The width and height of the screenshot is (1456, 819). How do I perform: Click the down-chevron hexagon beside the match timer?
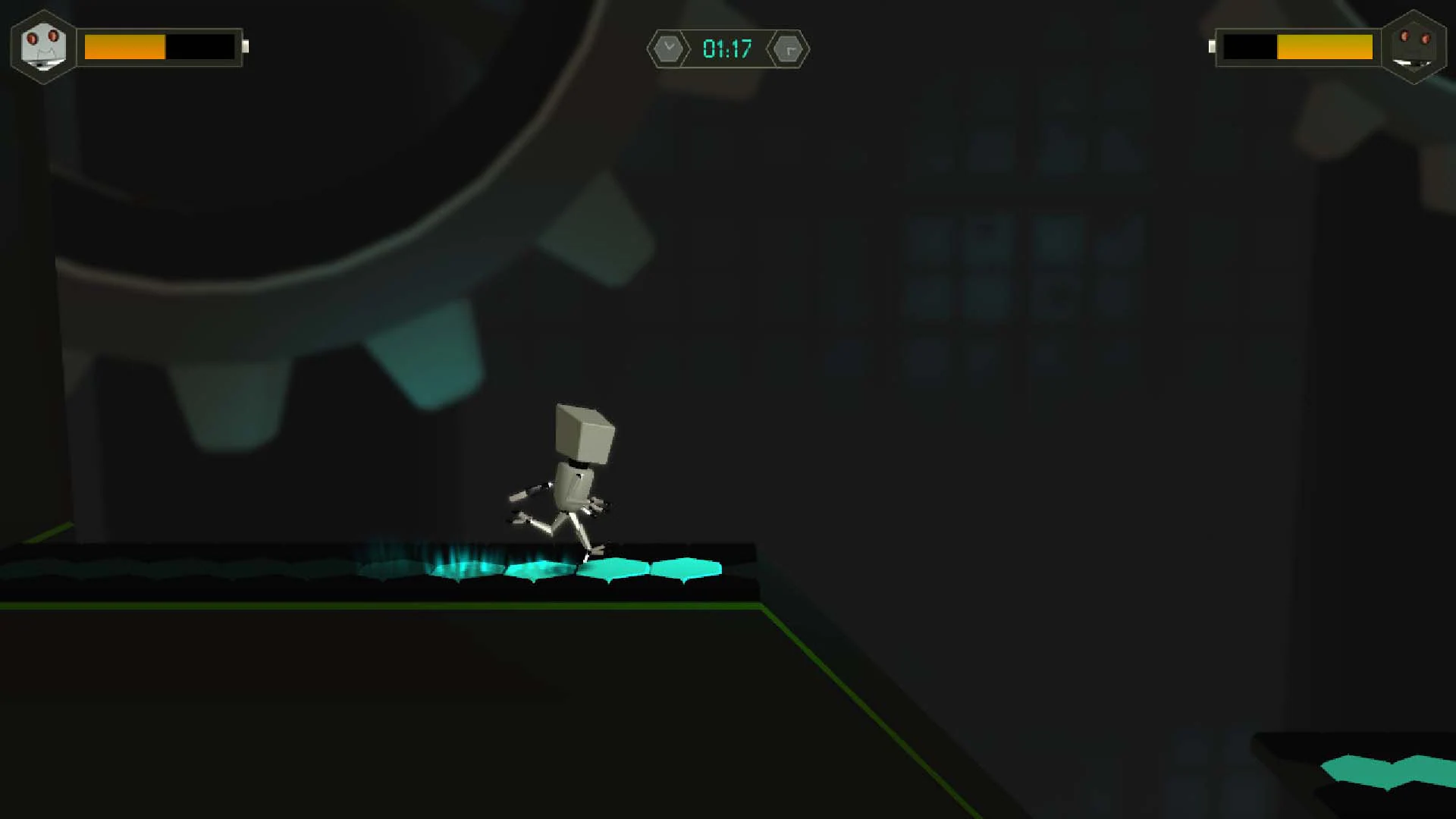click(668, 49)
